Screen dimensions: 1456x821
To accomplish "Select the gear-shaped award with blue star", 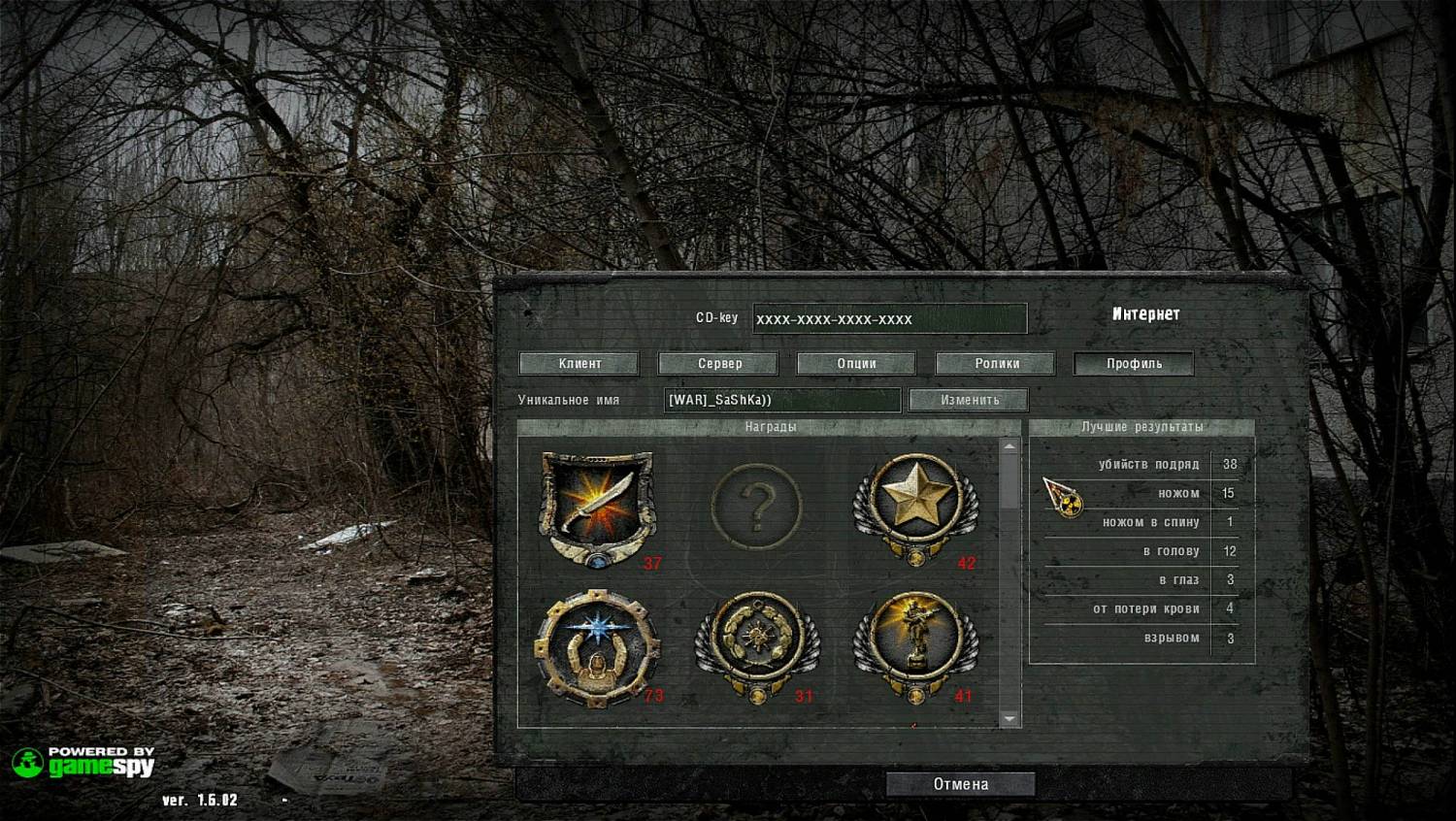I will click(597, 646).
